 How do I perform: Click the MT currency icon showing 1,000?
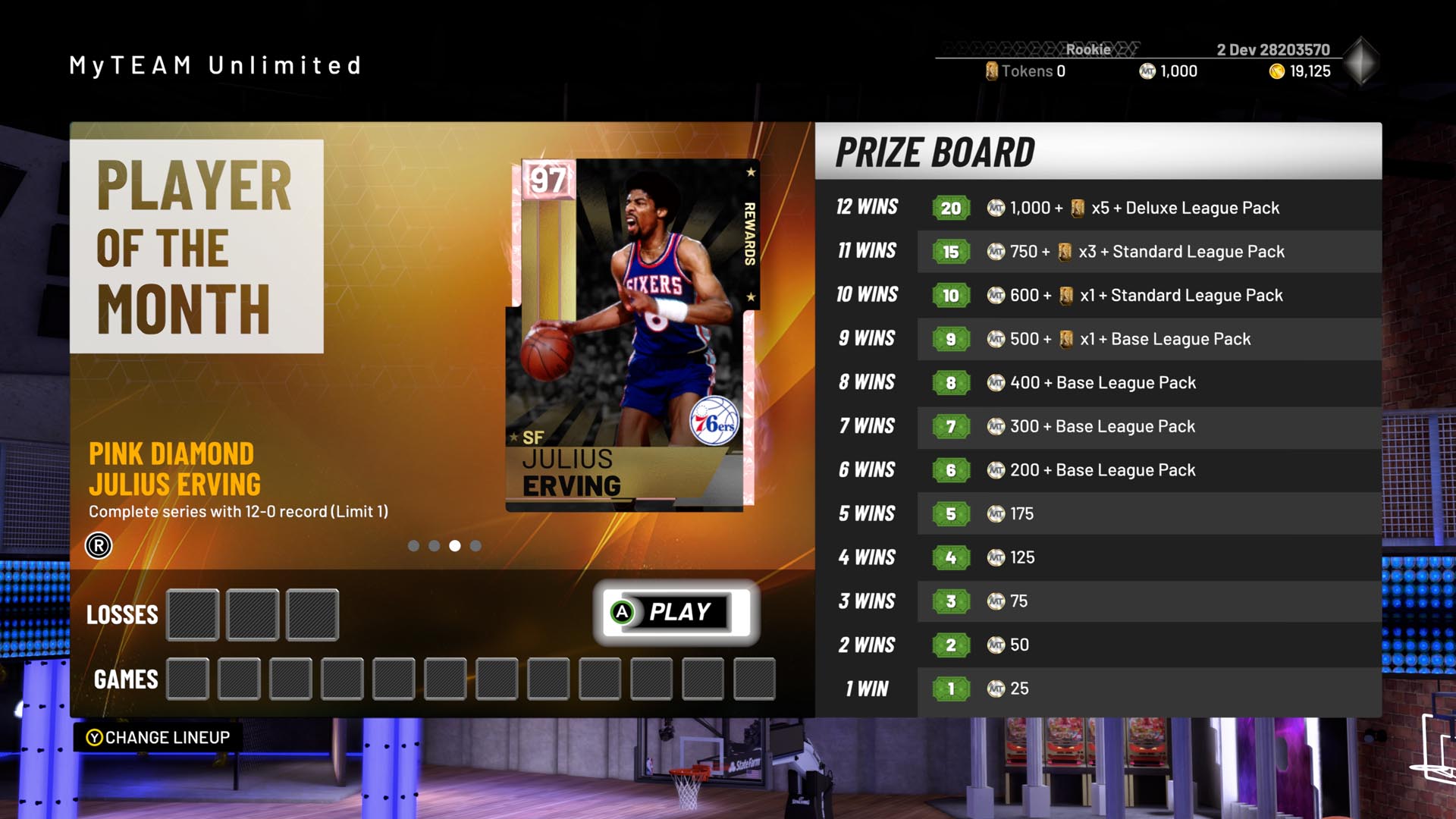click(1147, 71)
